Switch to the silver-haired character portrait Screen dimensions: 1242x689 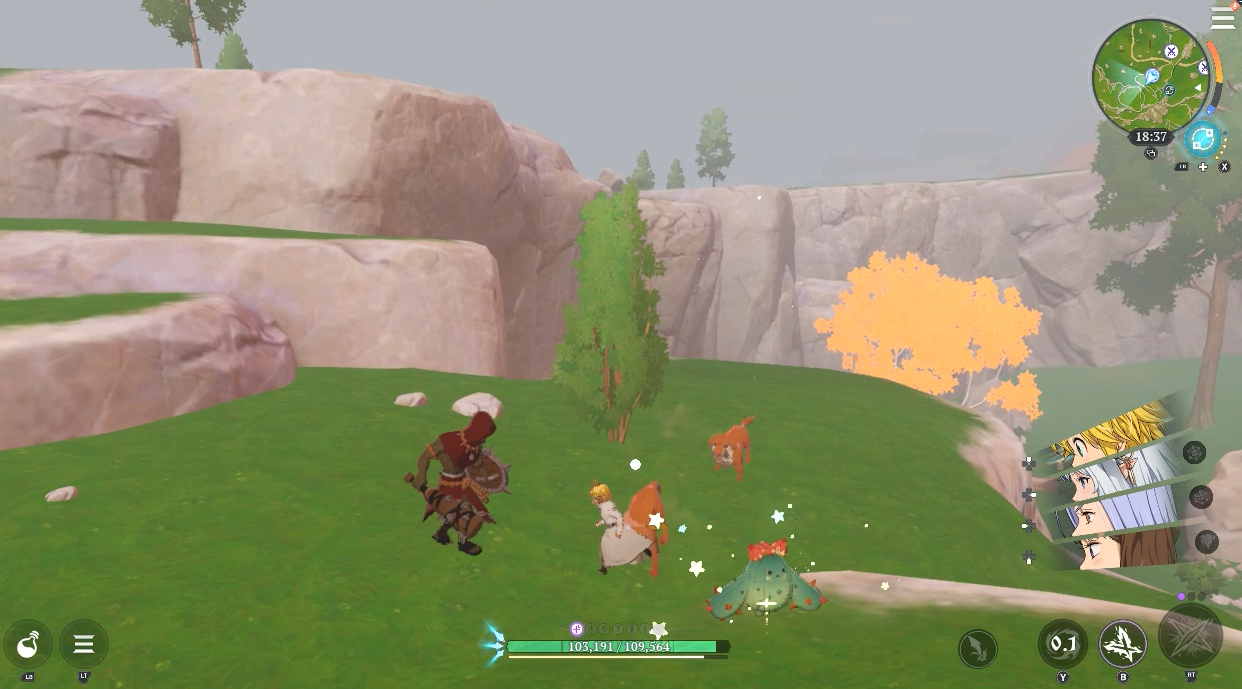coord(1115,472)
